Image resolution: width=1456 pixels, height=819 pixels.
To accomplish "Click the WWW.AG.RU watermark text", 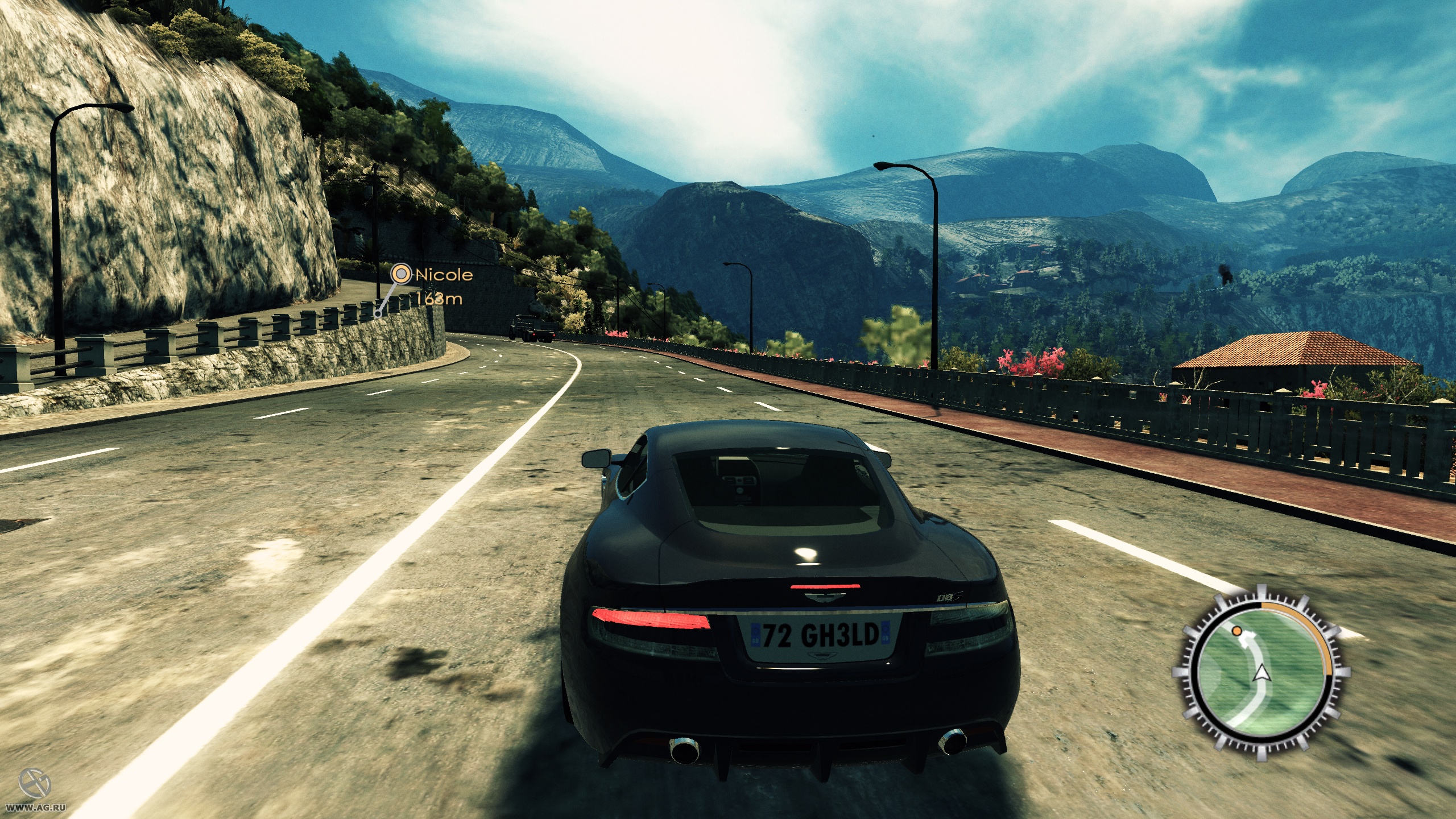I will 36,808.
